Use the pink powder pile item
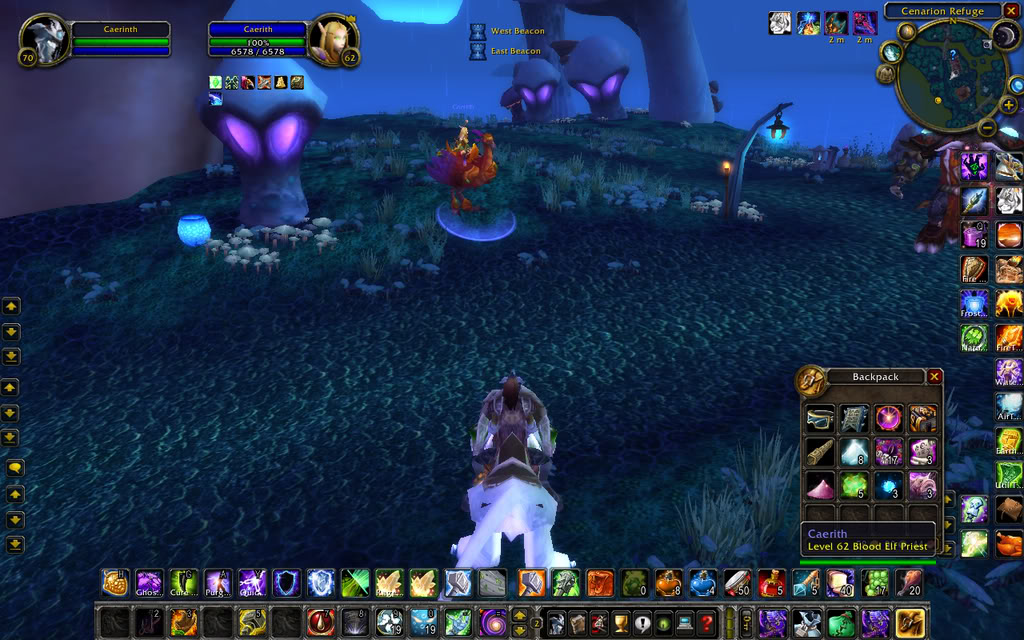This screenshot has width=1024, height=640. click(x=820, y=485)
